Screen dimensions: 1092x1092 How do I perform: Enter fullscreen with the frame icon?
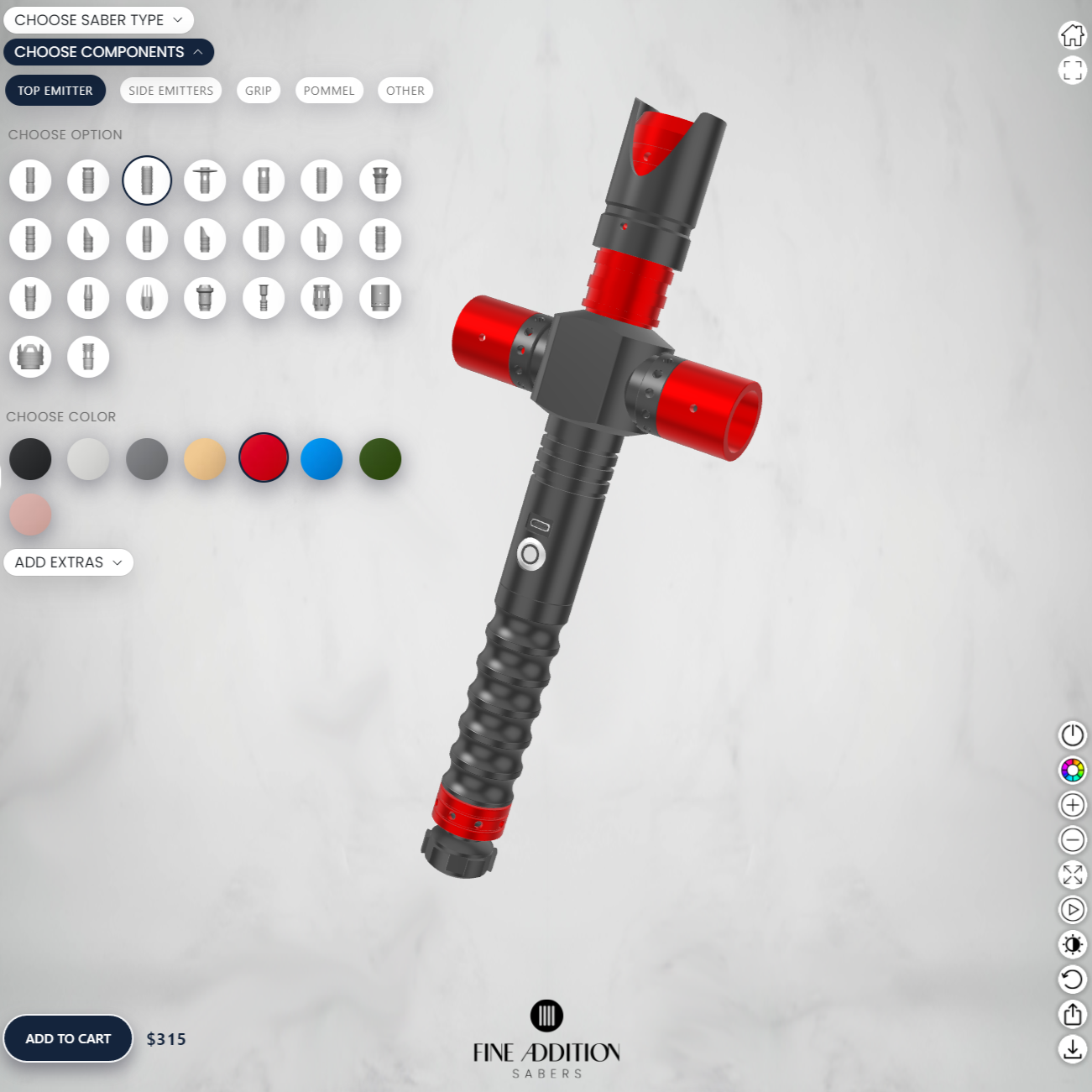click(x=1072, y=71)
